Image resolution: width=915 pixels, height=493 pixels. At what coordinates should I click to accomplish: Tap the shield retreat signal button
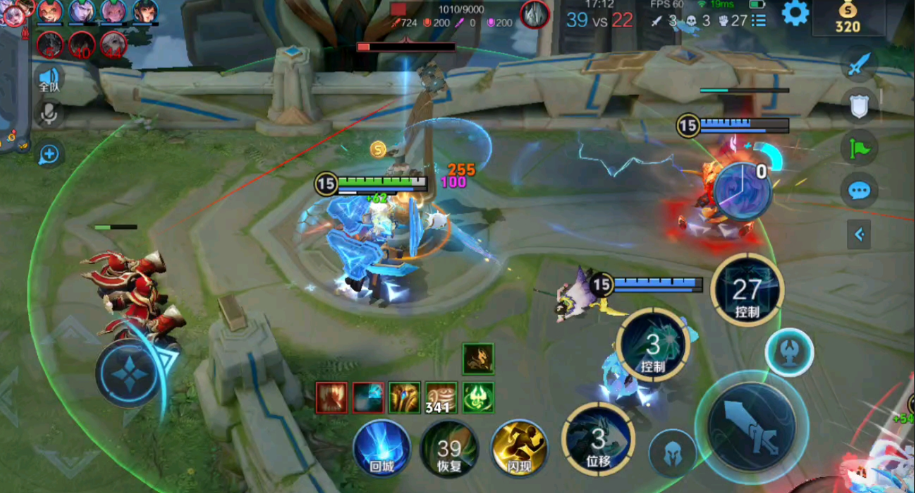[x=858, y=105]
